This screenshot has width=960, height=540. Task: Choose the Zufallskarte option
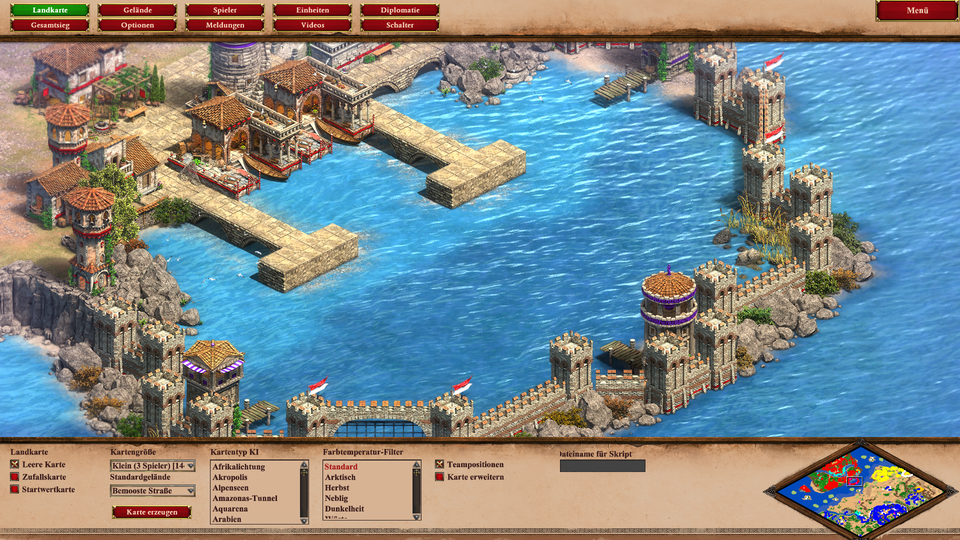(x=15, y=477)
